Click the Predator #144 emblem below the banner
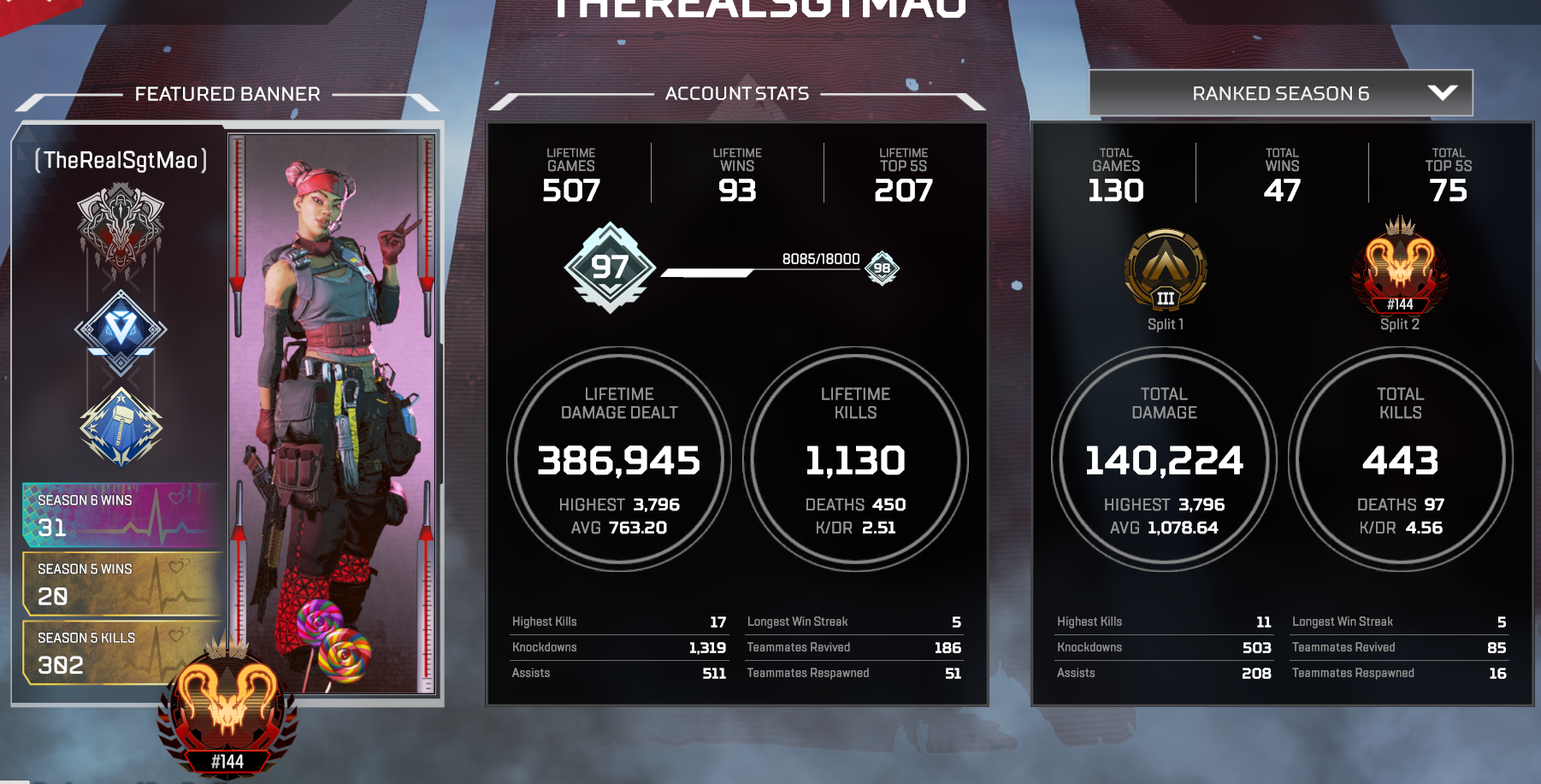Viewport: 1541px width, 784px height. pyautogui.click(x=227, y=710)
